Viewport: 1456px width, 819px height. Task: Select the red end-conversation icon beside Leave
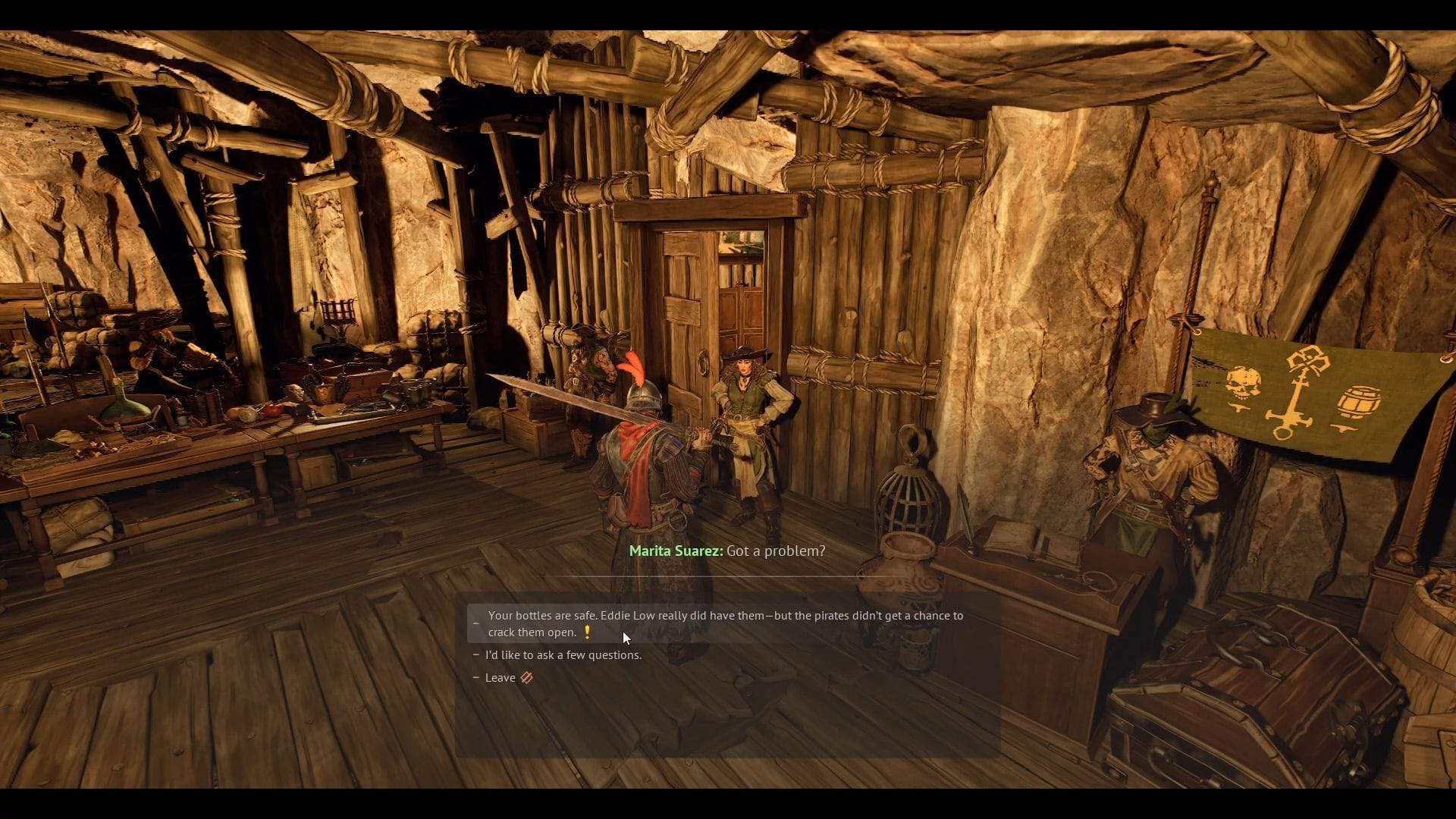(x=529, y=677)
